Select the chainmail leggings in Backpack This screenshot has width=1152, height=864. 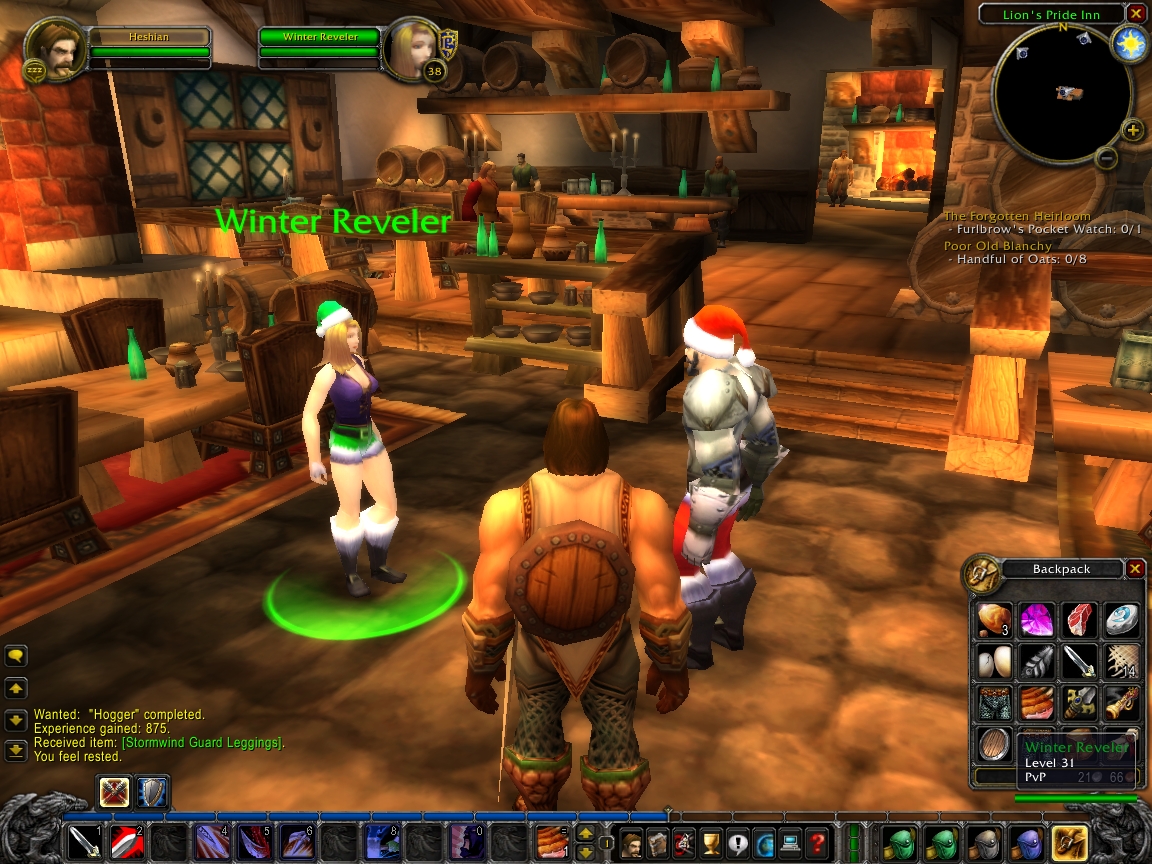993,704
